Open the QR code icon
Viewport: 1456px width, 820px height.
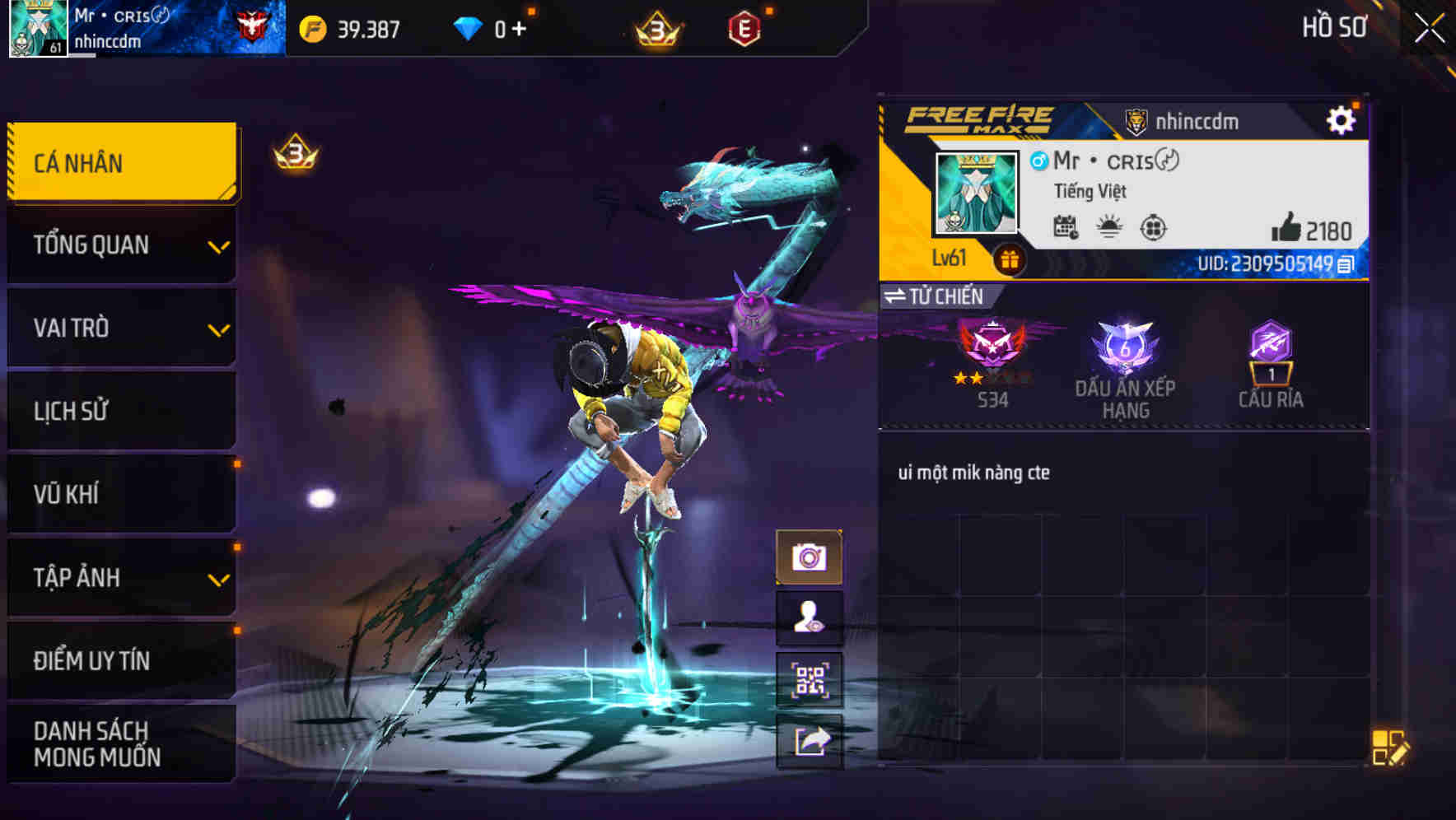point(810,678)
